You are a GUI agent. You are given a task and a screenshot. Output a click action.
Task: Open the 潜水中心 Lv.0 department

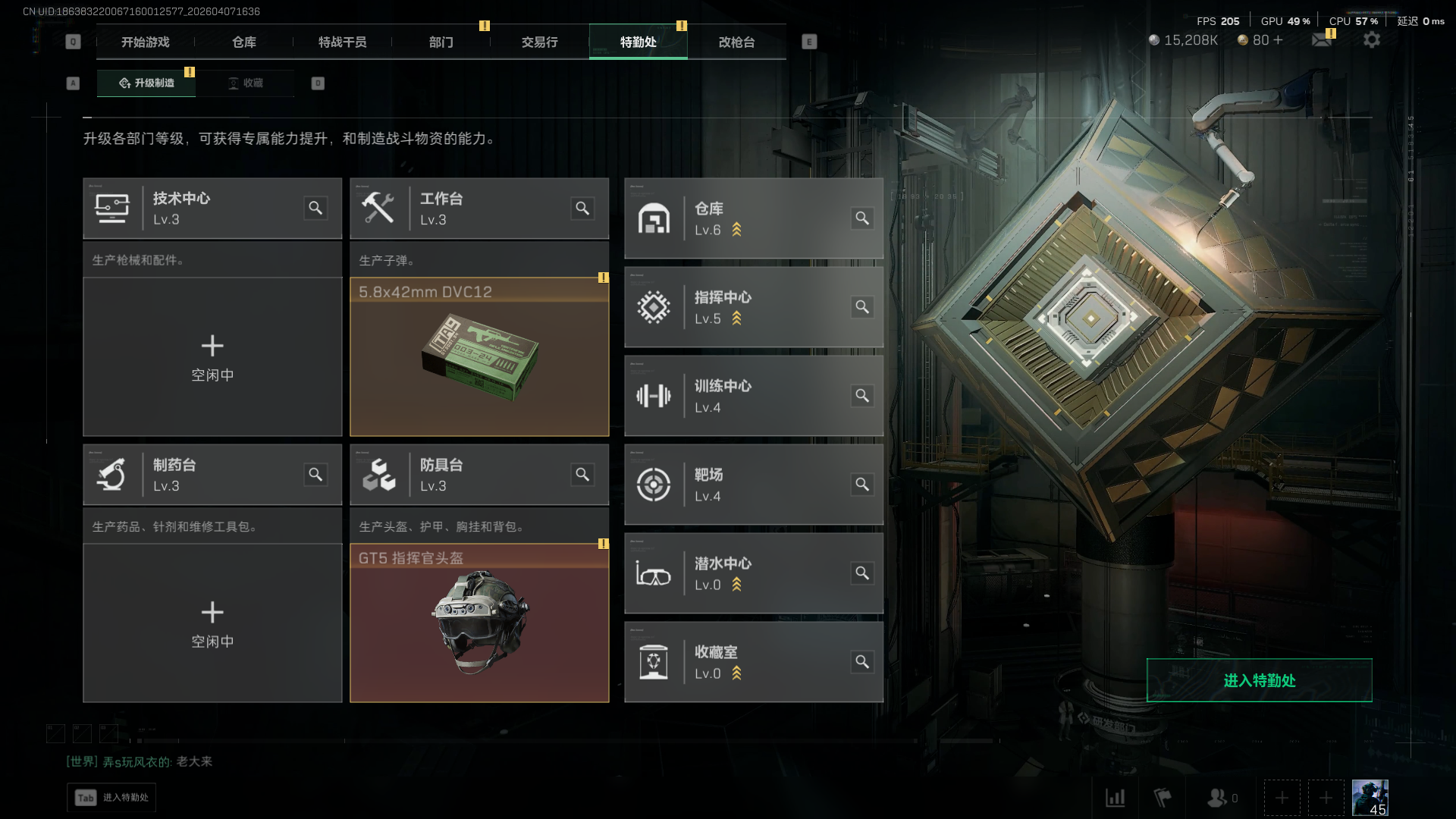[x=753, y=573]
